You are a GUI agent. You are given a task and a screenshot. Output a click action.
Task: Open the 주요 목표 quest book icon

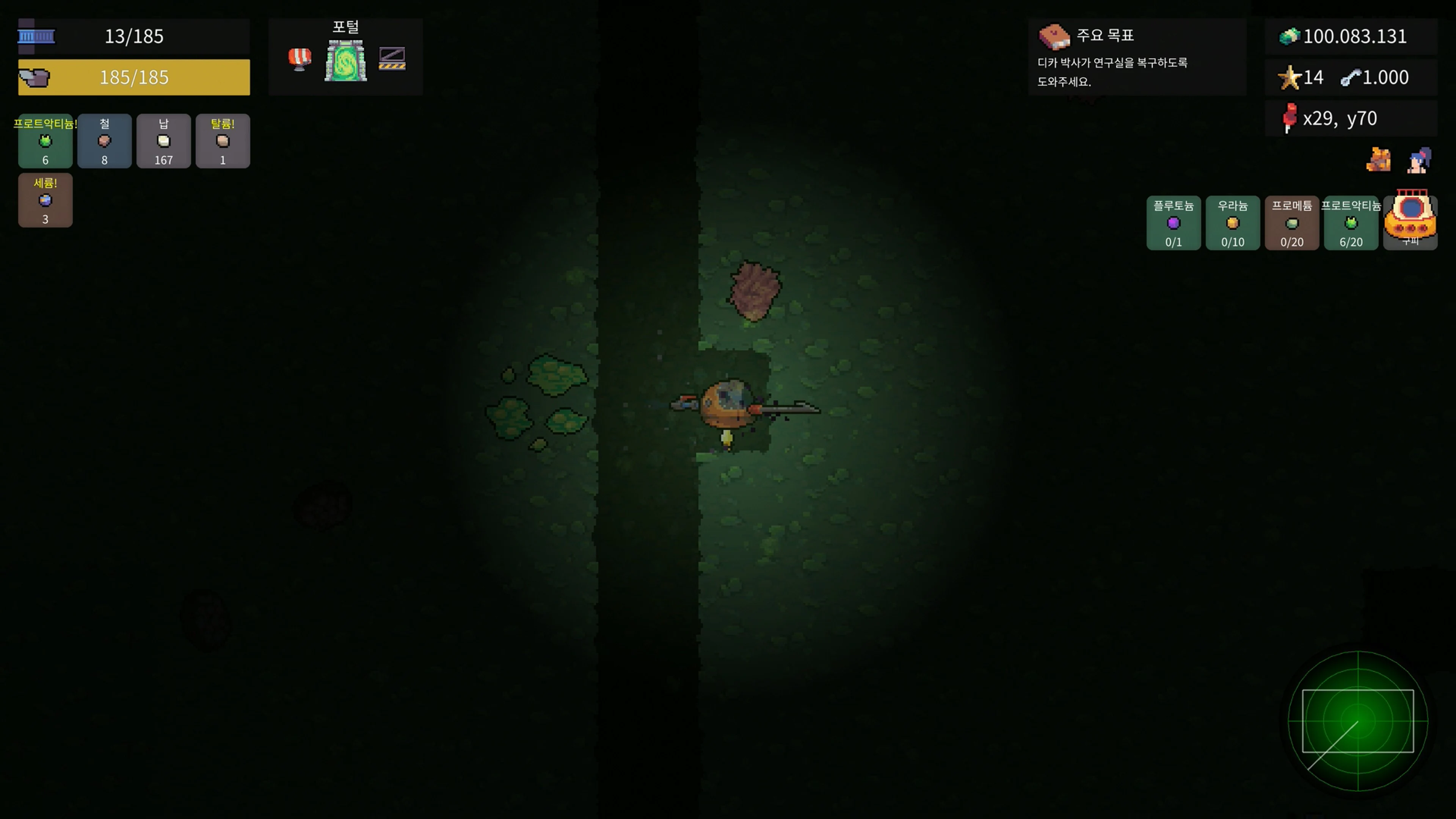[1055, 36]
